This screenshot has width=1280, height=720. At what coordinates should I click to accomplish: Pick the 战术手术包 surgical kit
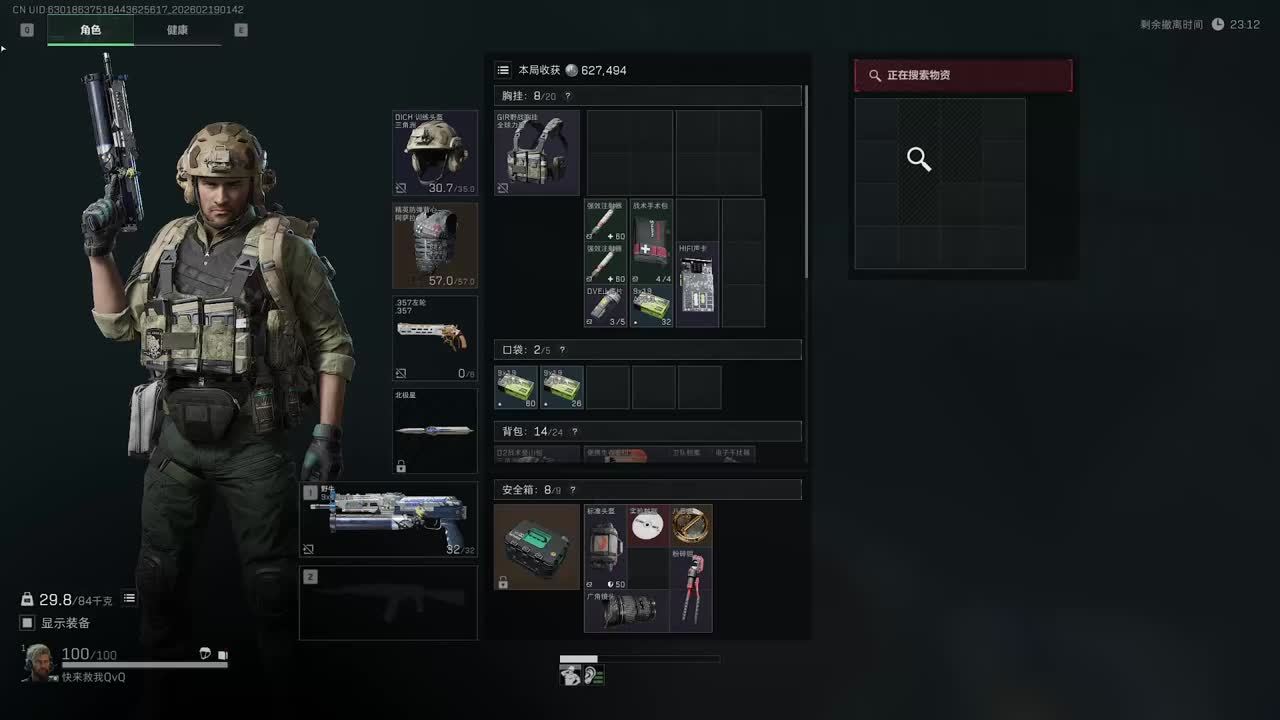(652, 241)
